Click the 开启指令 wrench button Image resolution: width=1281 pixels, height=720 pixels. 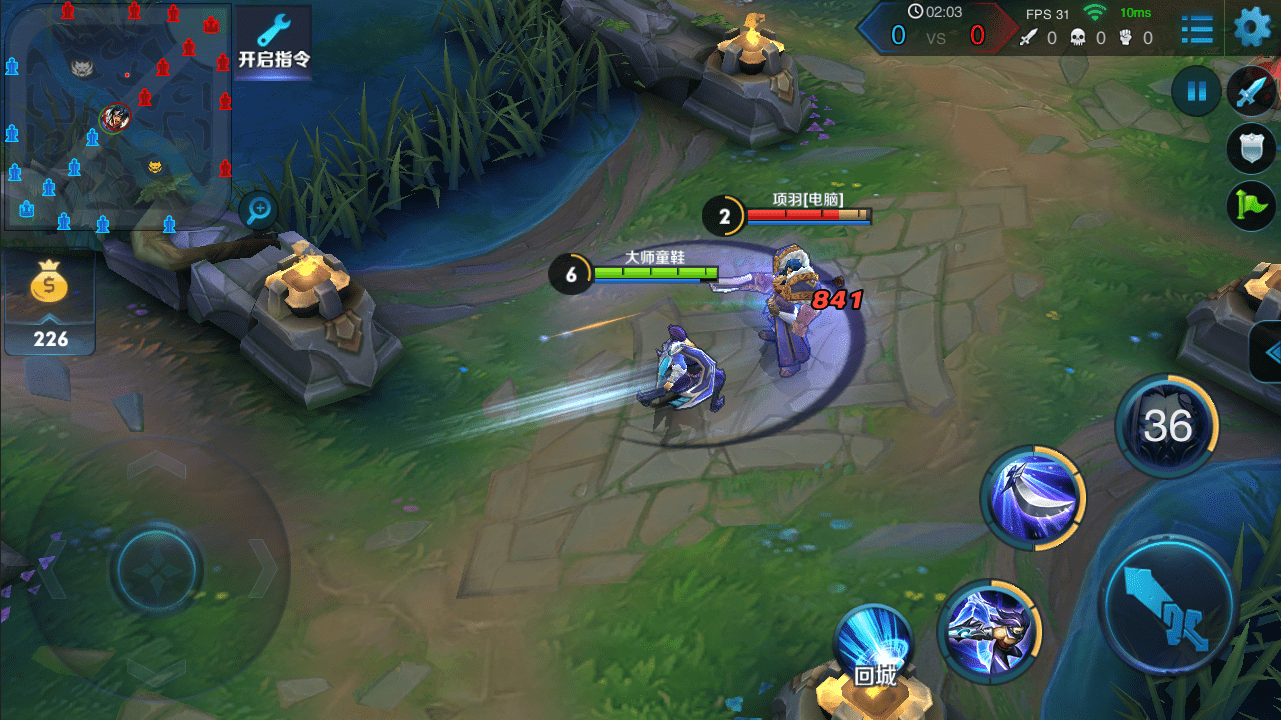[274, 42]
